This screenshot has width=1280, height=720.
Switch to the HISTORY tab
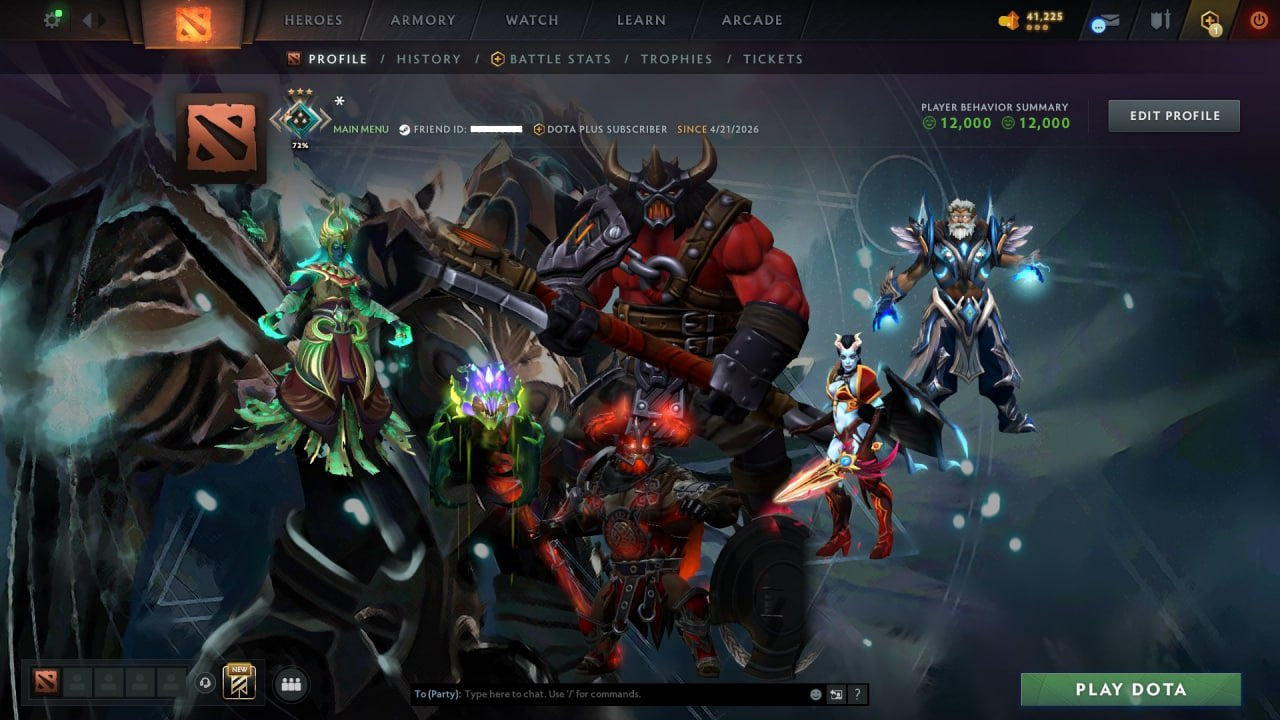(428, 59)
